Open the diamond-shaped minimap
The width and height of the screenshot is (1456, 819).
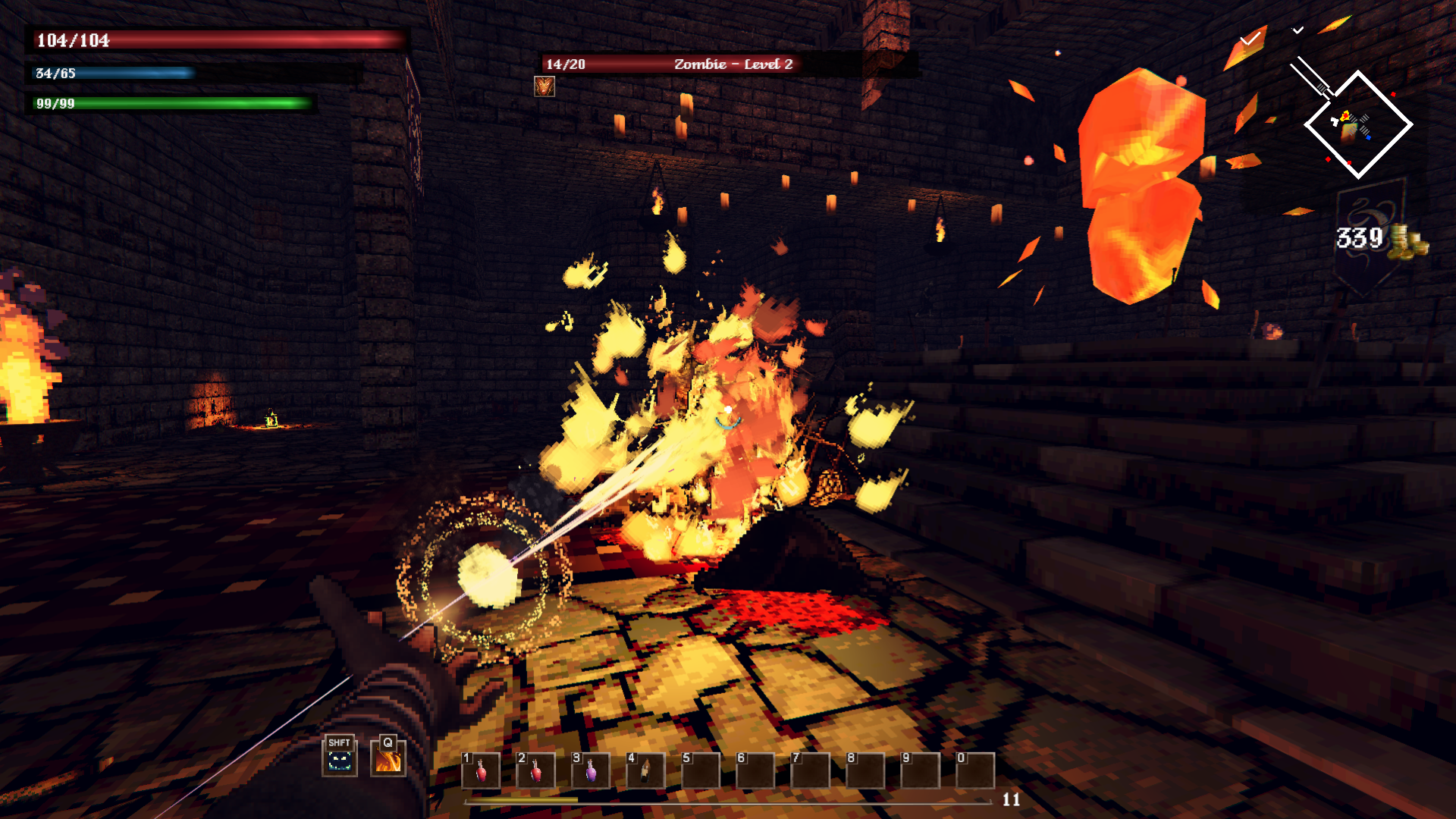1357,125
